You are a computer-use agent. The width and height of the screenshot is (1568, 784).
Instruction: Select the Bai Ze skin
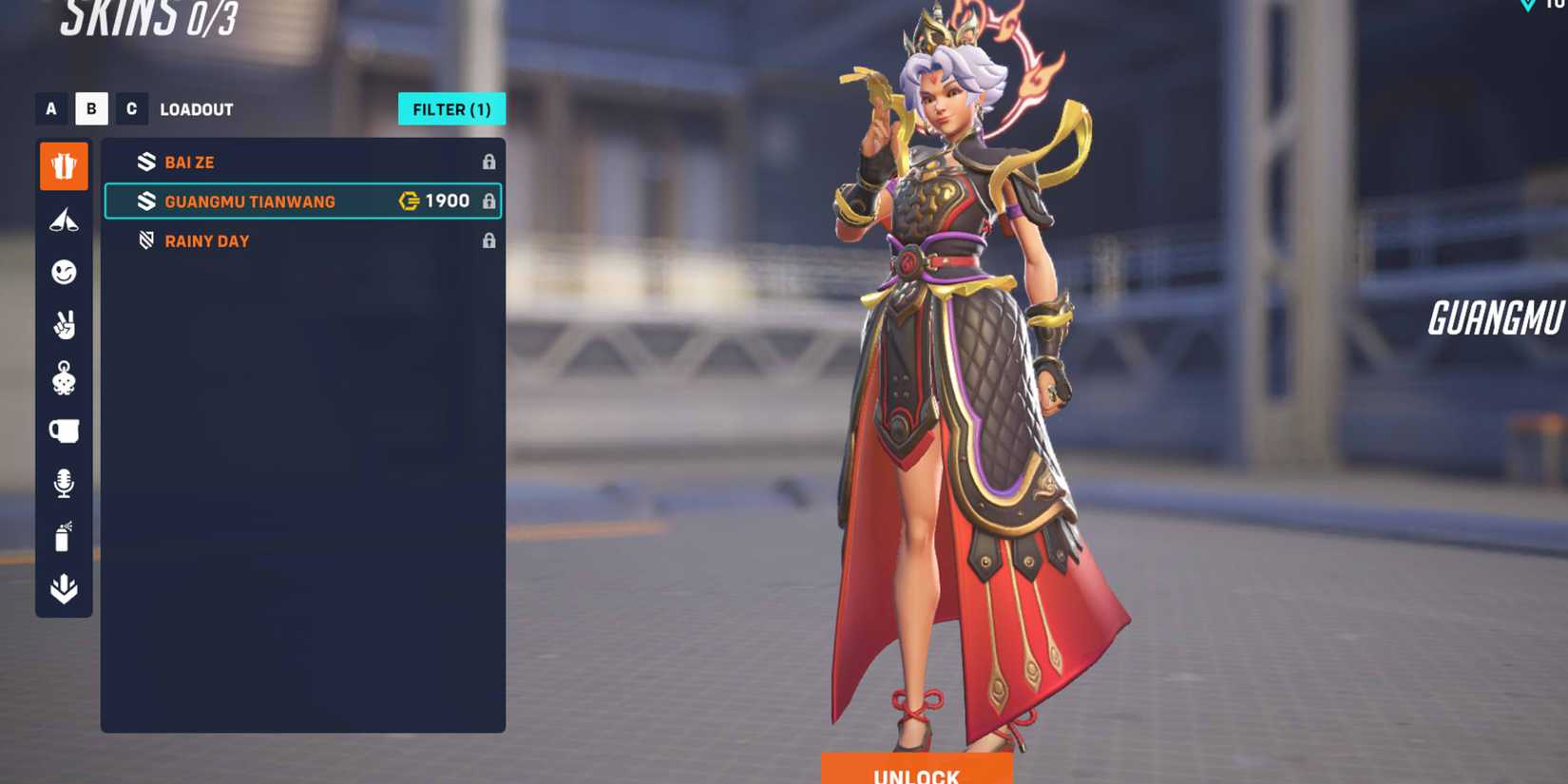click(x=189, y=162)
